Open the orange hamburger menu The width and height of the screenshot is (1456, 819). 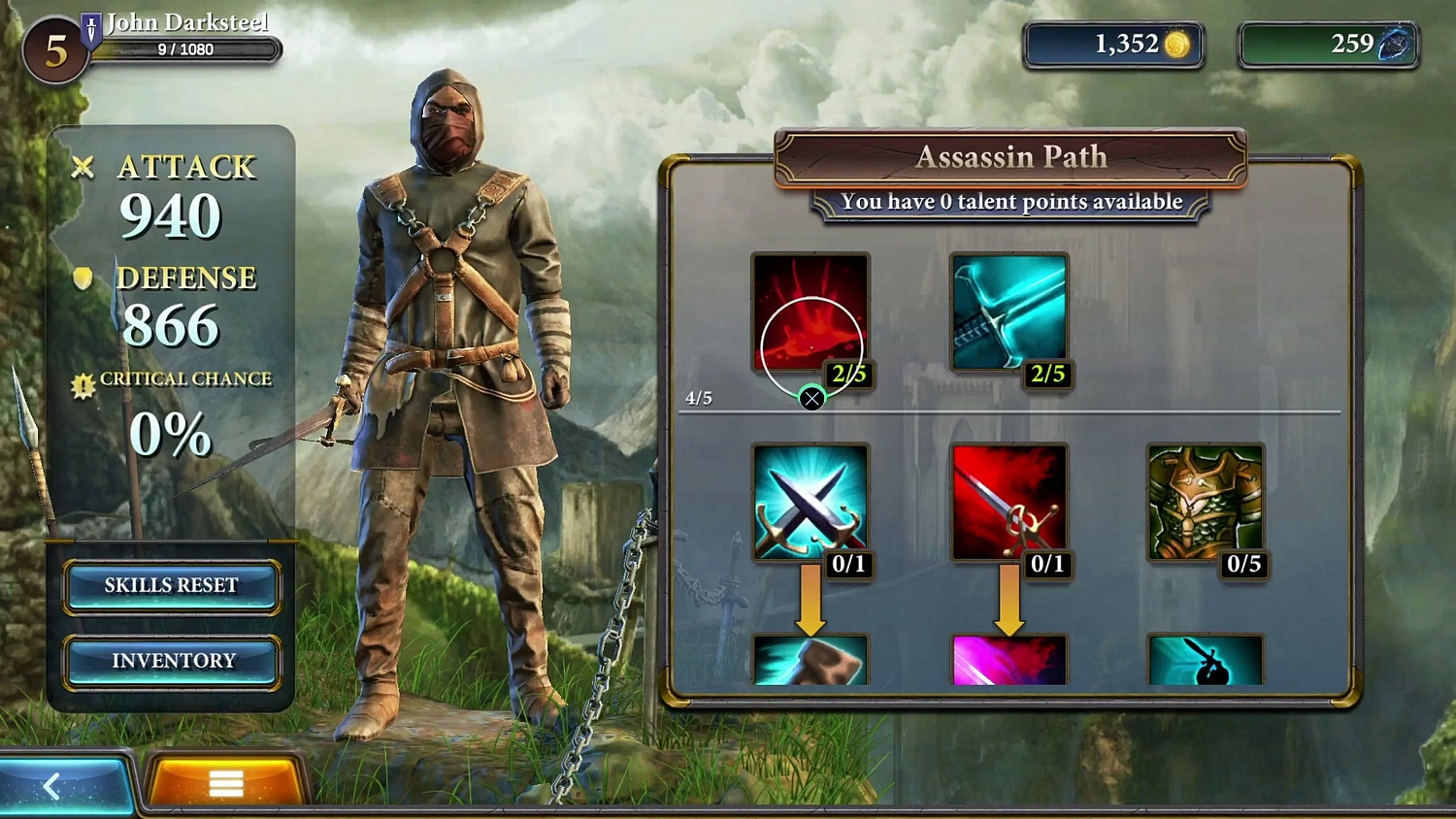tap(225, 783)
